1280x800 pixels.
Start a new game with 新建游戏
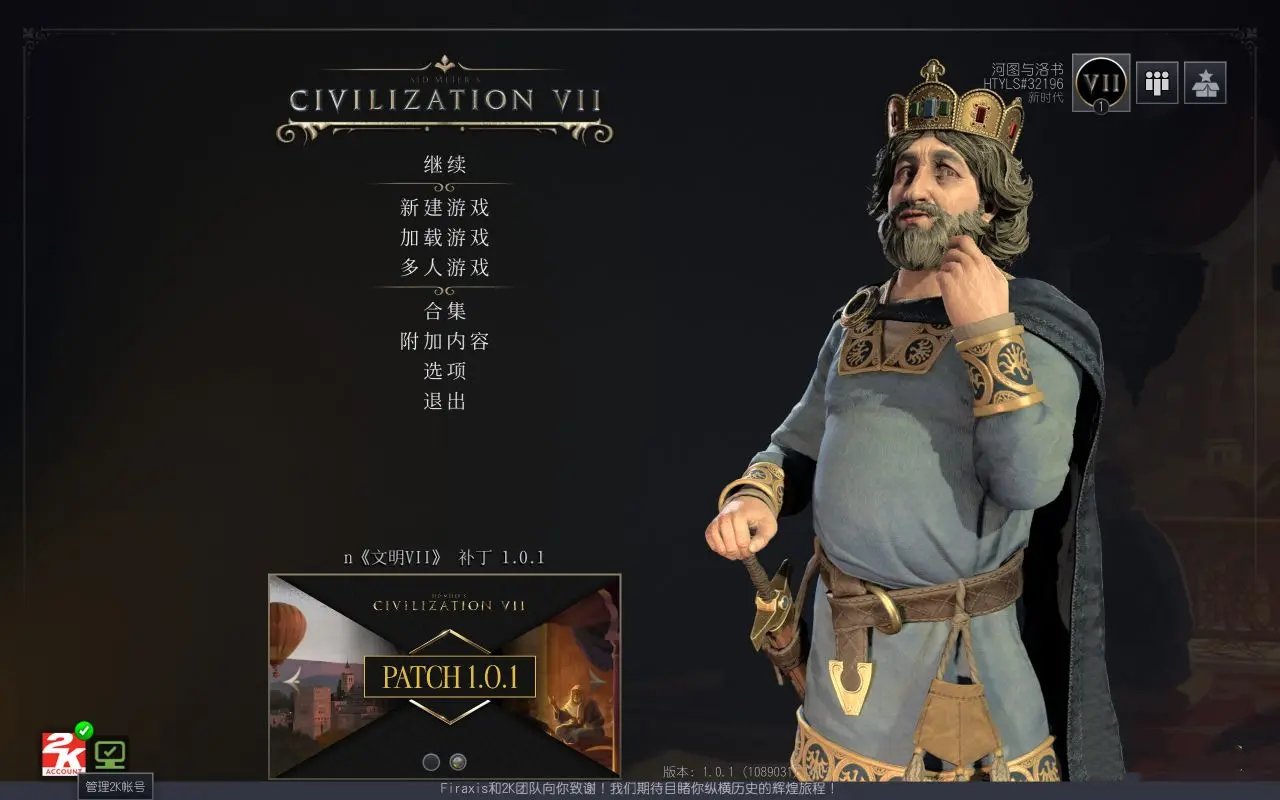(445, 208)
